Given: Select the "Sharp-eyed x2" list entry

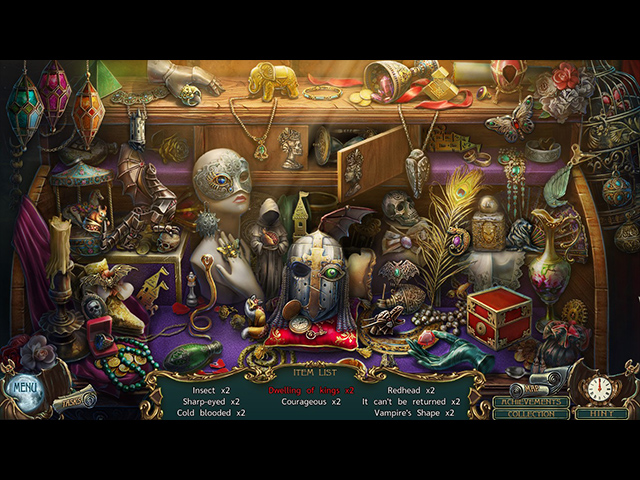Looking at the screenshot, I should (x=208, y=401).
